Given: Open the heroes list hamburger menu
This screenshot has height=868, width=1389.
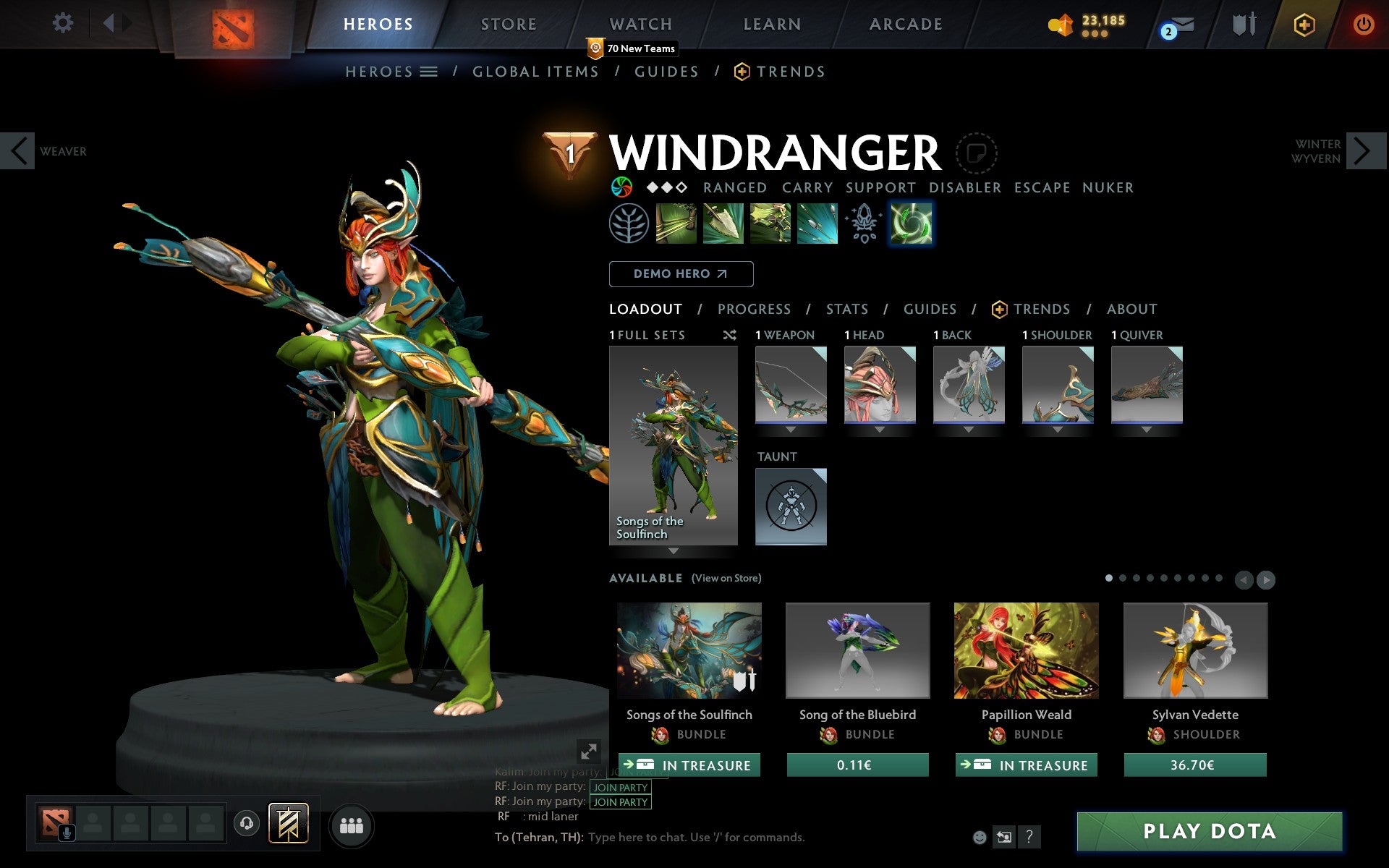Looking at the screenshot, I should [430, 72].
